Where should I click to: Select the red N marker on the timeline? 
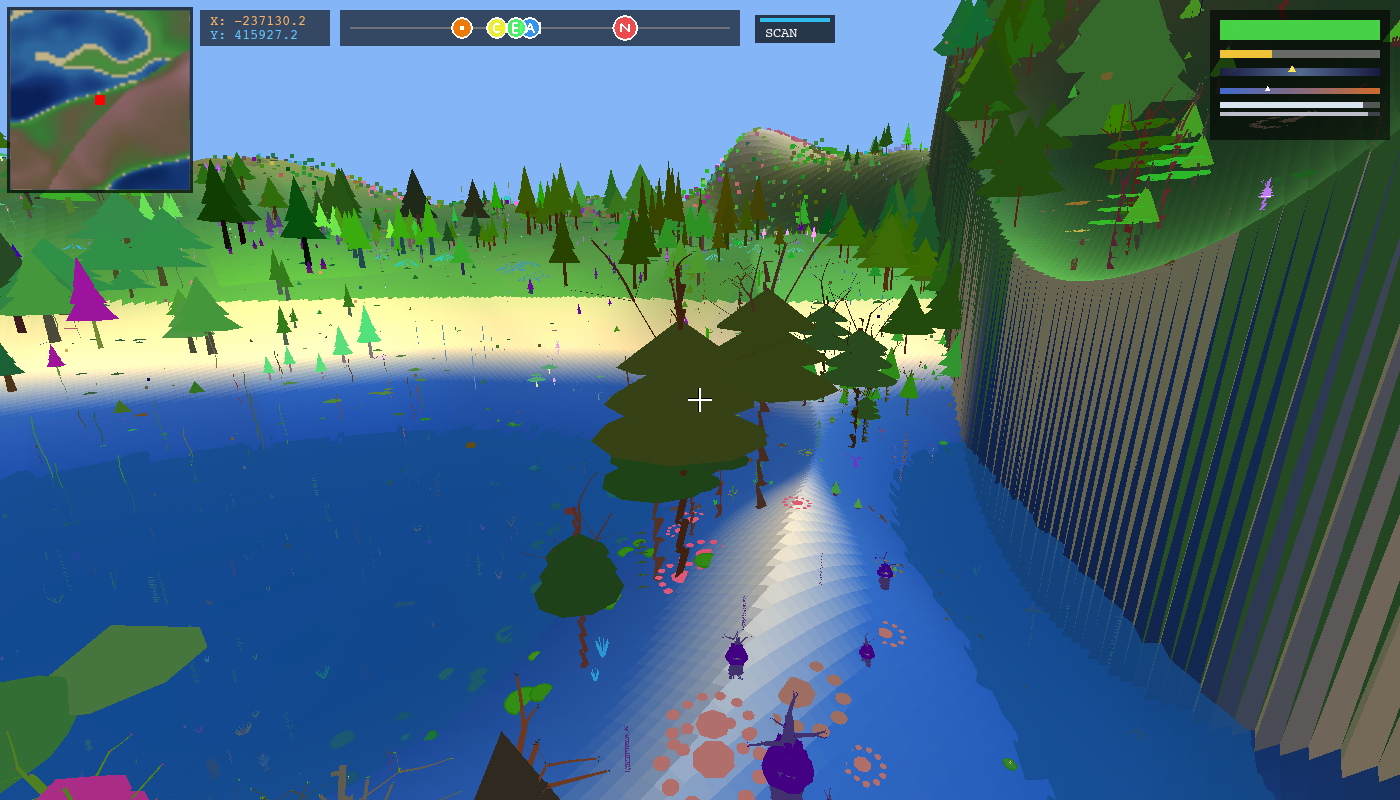point(624,28)
